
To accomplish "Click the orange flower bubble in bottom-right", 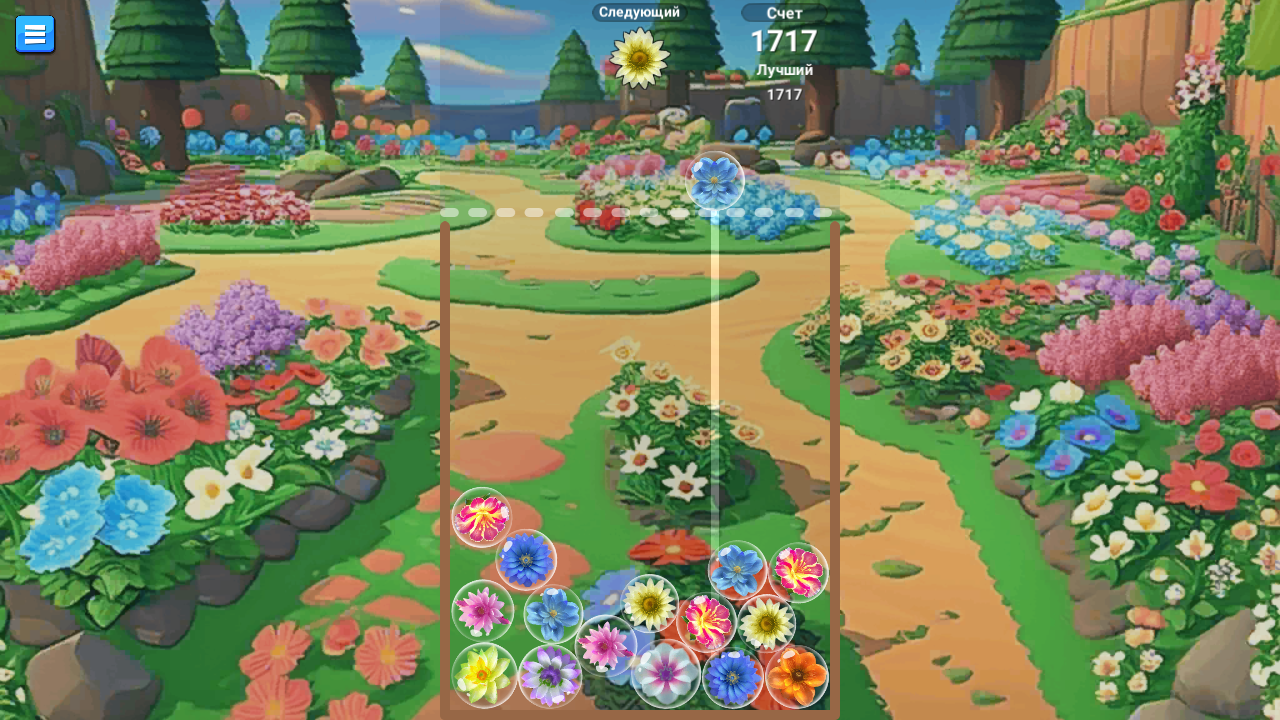I will pos(798,678).
